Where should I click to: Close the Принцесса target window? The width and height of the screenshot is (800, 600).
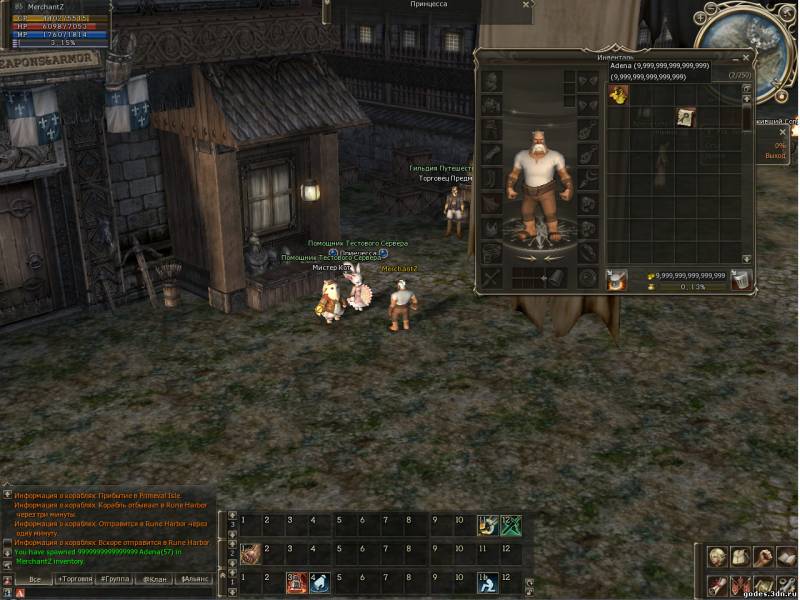click(x=526, y=5)
